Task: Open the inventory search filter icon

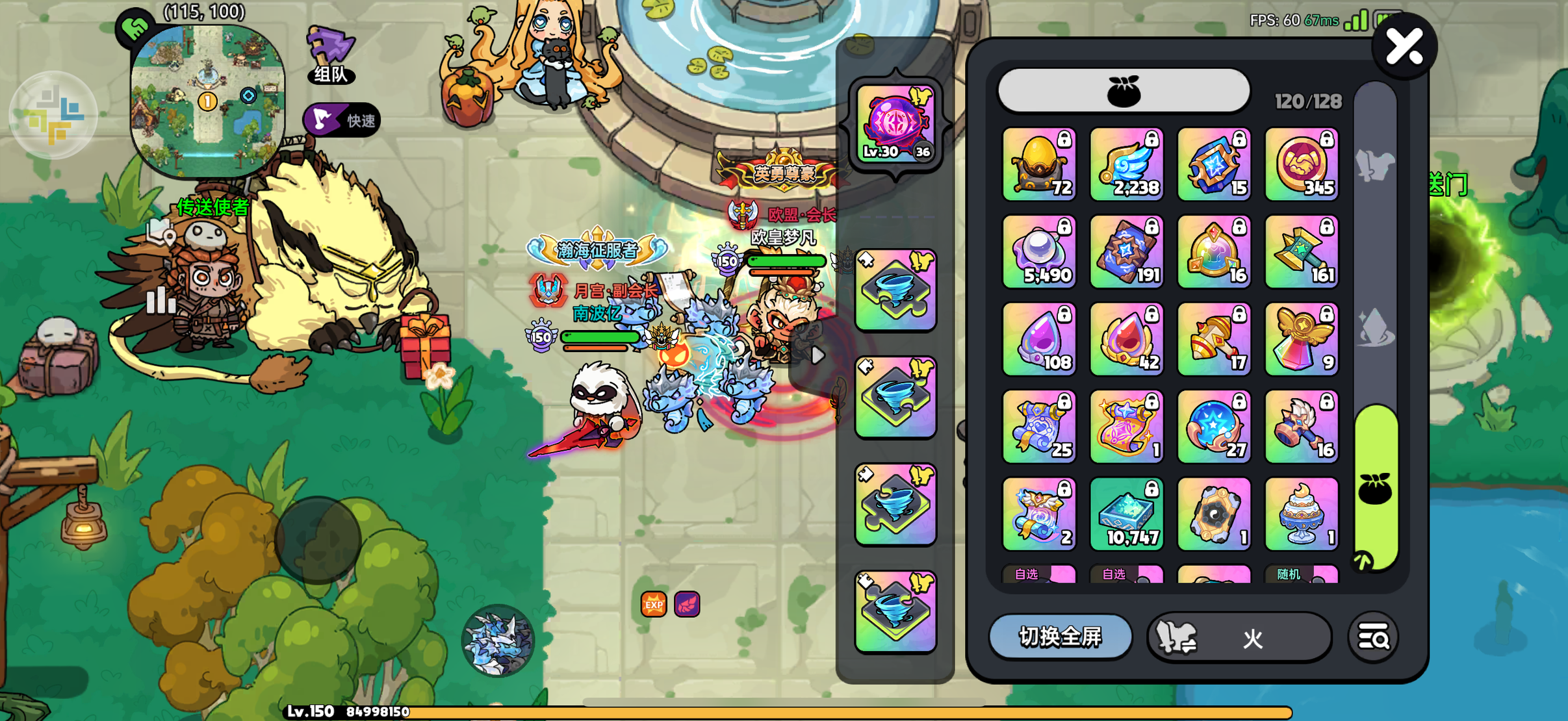Action: [1372, 638]
